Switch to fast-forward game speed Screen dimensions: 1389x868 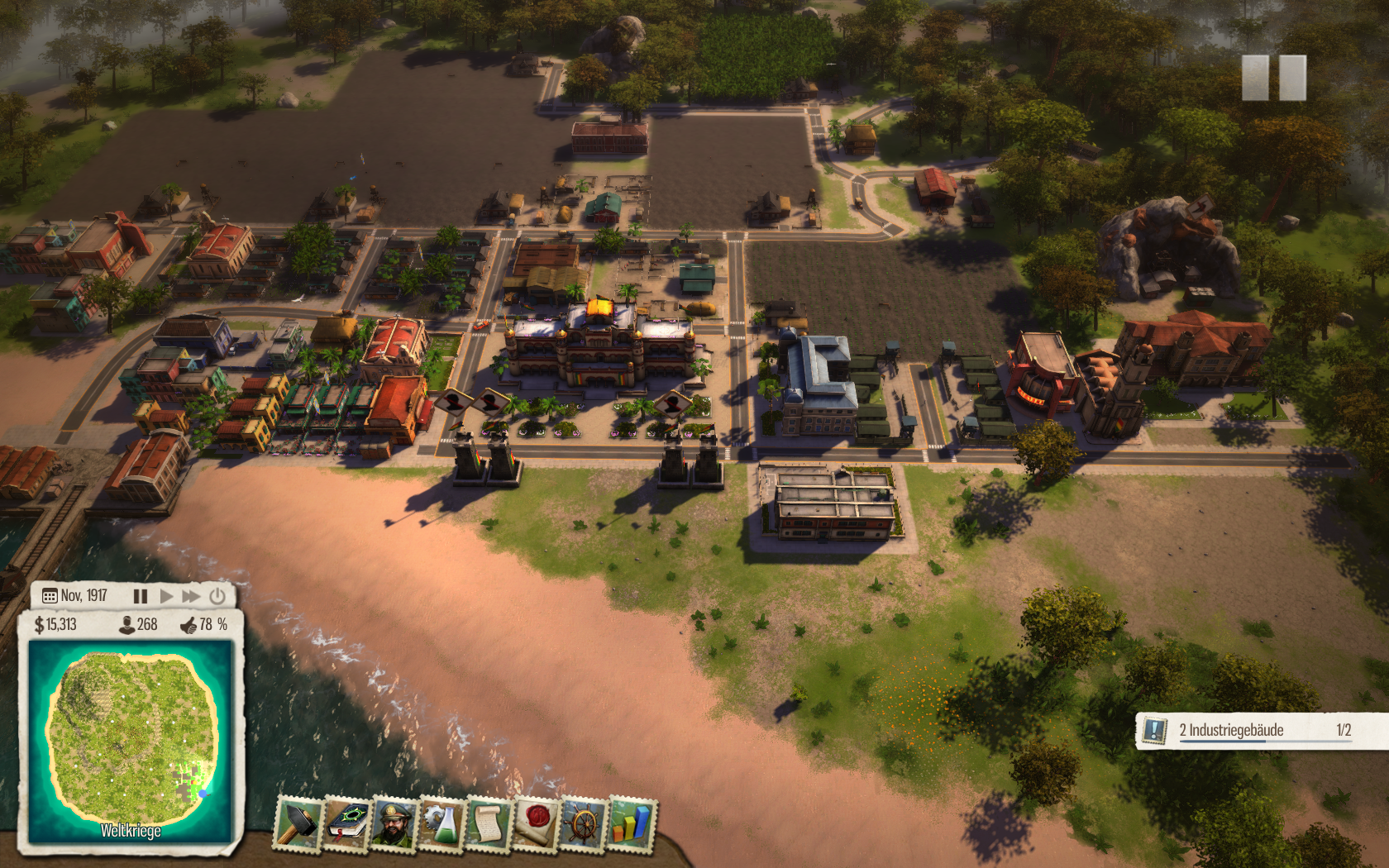pyautogui.click(x=191, y=596)
